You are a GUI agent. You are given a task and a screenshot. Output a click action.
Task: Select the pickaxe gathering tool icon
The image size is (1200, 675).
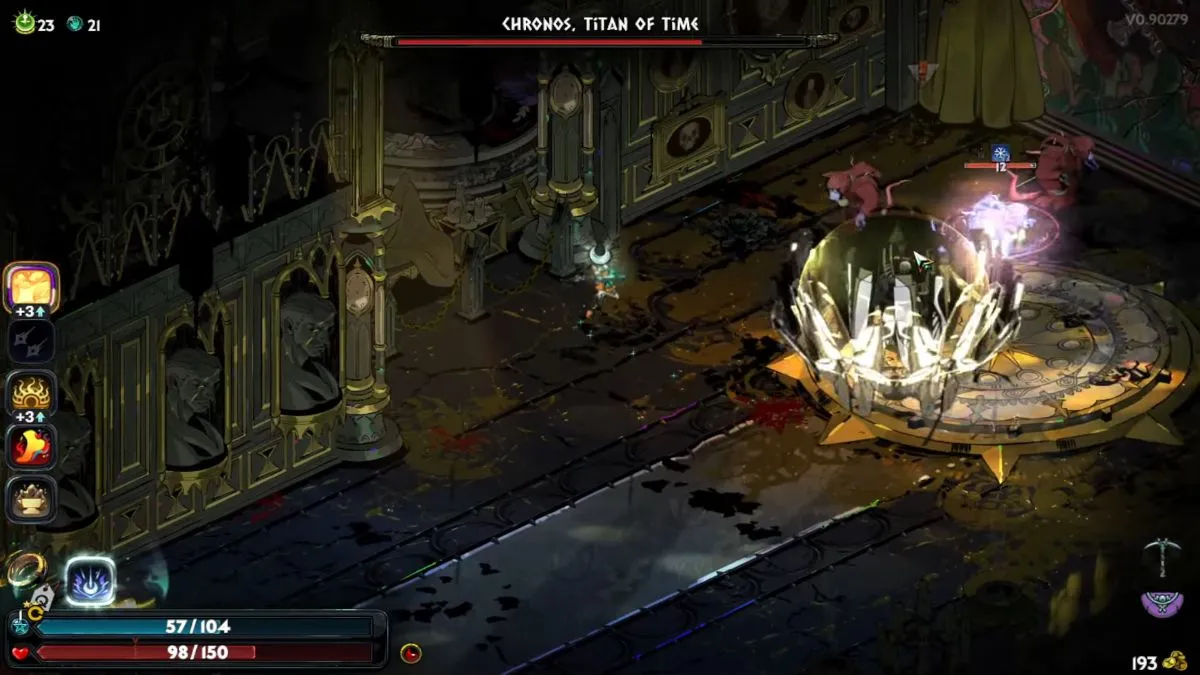point(1163,558)
